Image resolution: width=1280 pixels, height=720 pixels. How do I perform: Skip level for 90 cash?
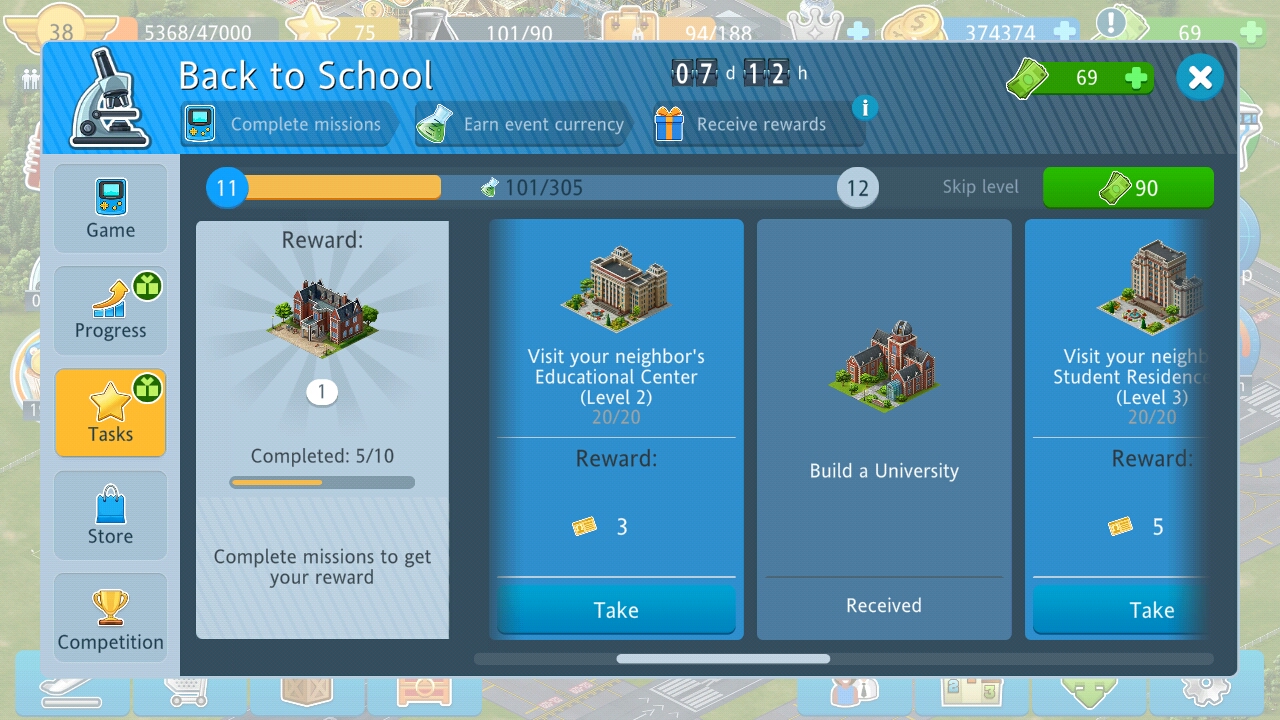click(x=1128, y=187)
